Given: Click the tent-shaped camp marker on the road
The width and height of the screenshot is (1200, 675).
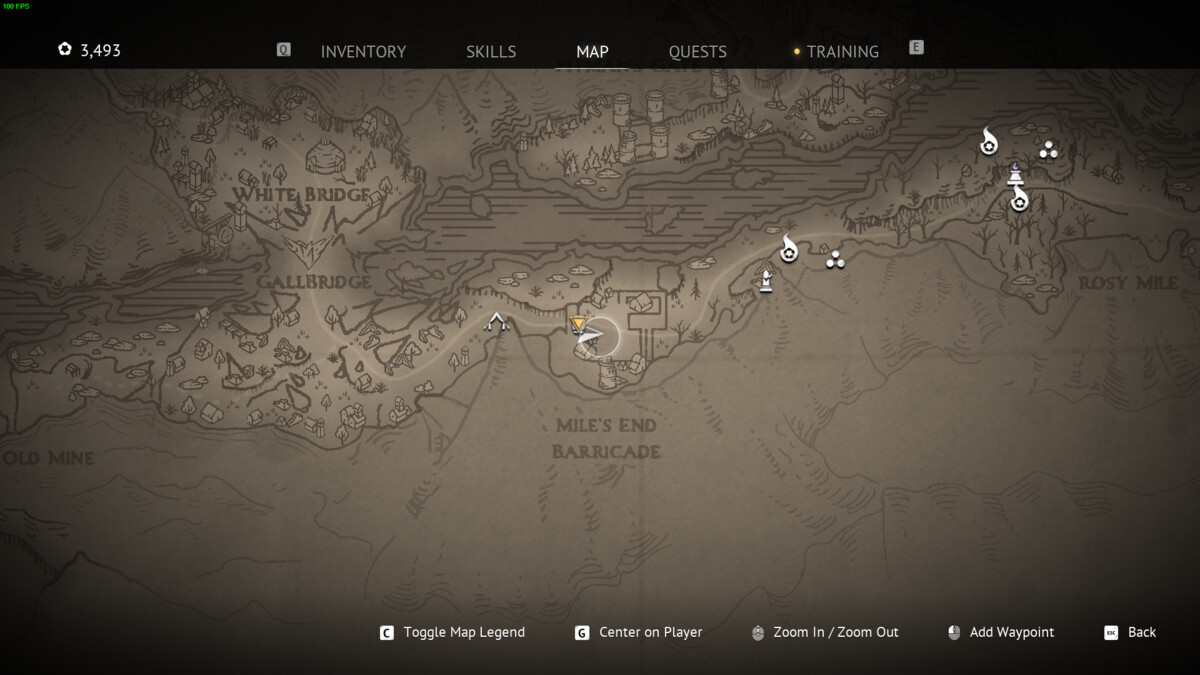Looking at the screenshot, I should [x=496, y=322].
